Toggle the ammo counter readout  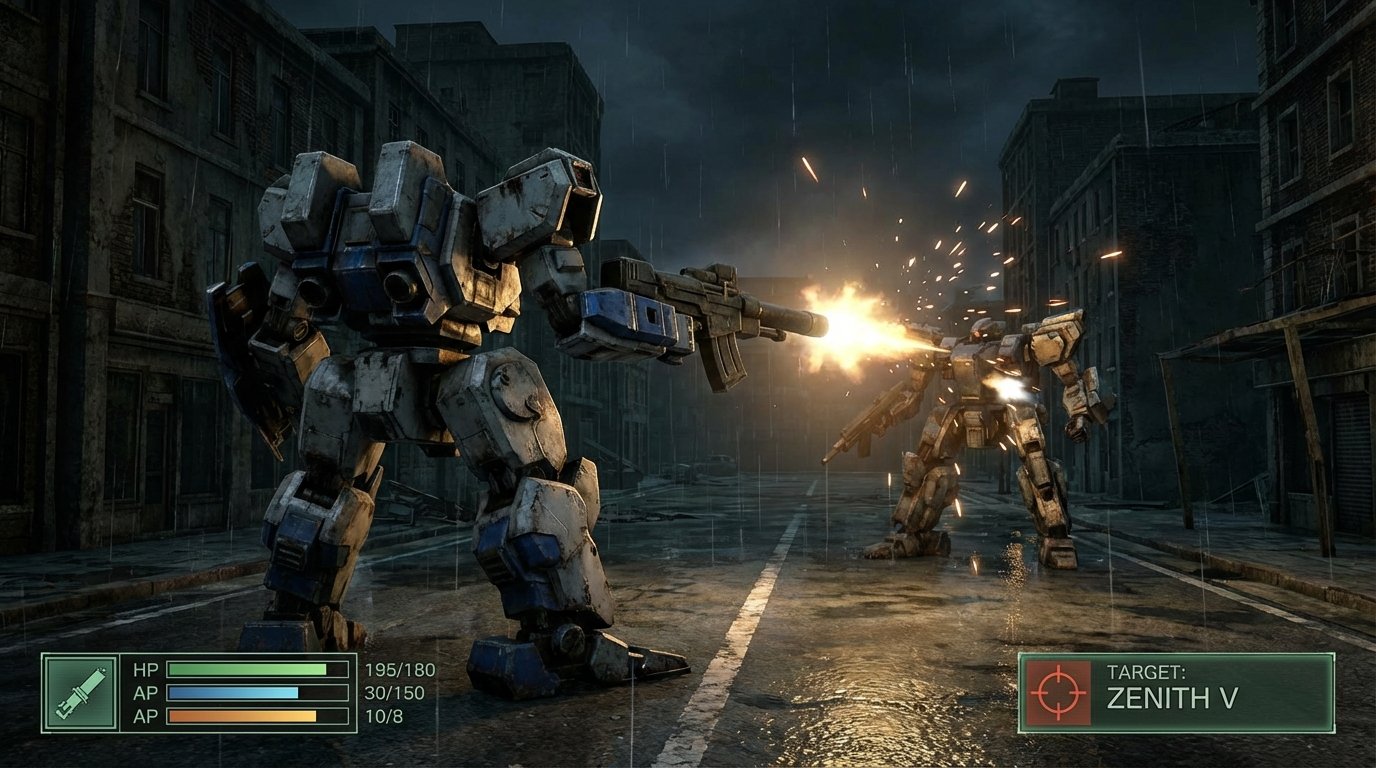point(385,716)
